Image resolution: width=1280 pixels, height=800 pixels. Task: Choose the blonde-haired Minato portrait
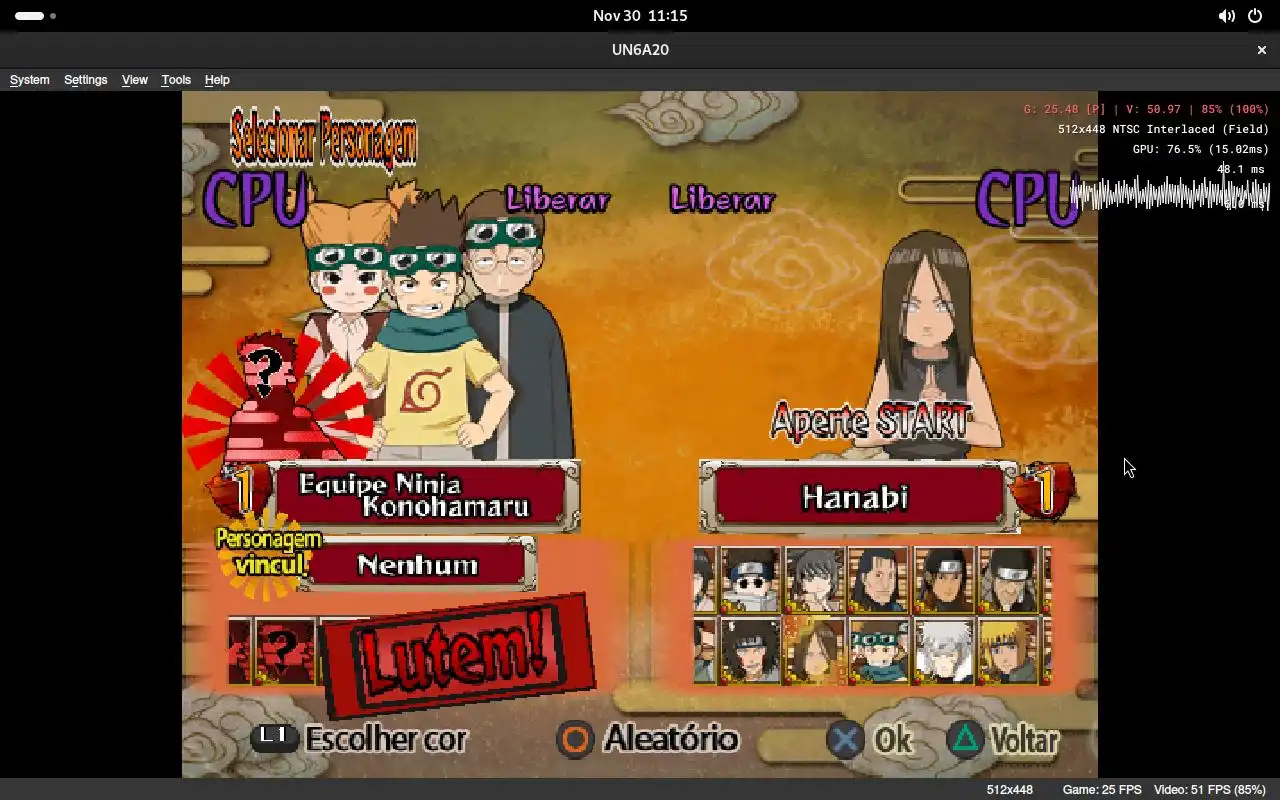(1008, 651)
